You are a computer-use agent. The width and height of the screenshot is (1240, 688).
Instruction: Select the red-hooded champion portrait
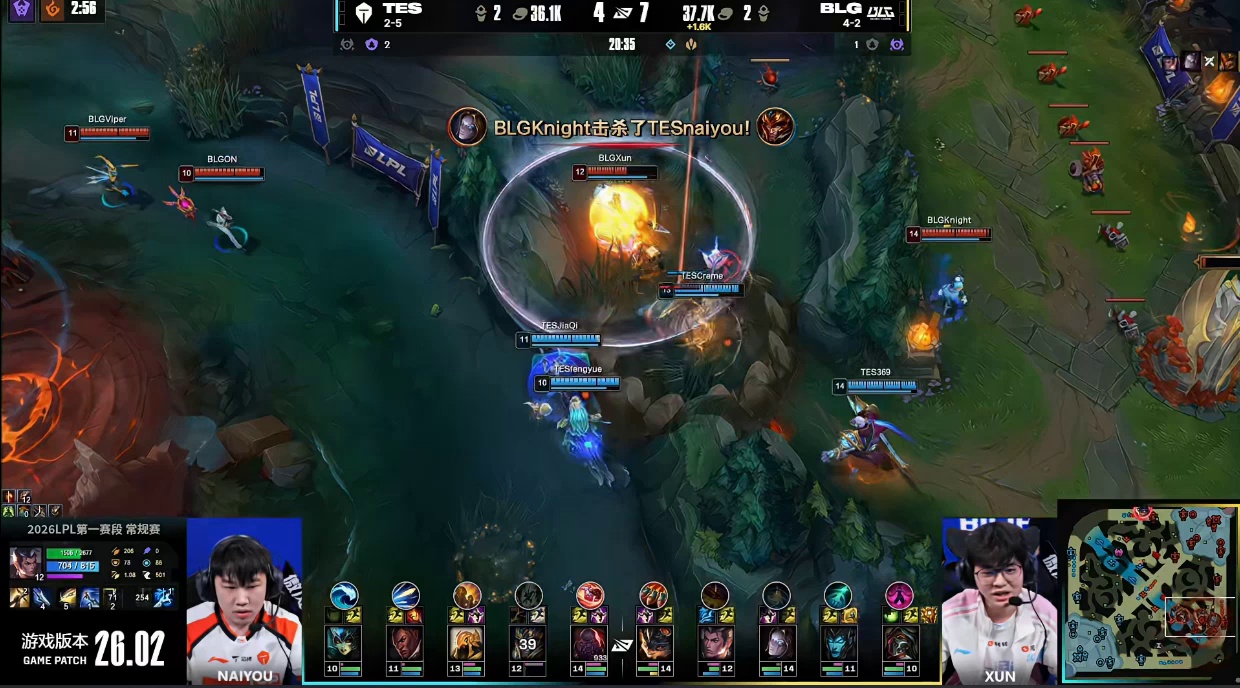point(900,644)
